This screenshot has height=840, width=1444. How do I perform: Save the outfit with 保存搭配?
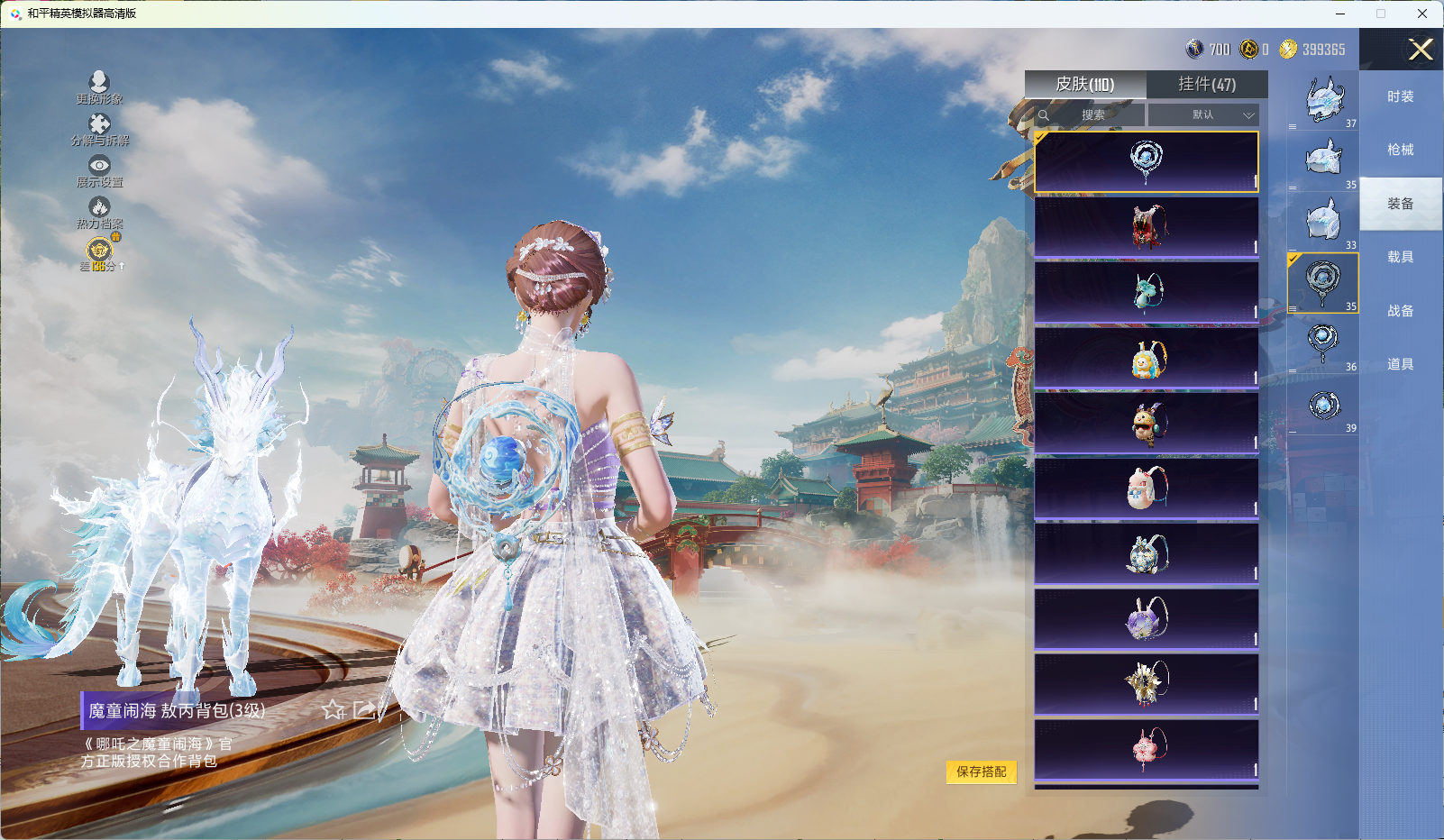(x=981, y=772)
